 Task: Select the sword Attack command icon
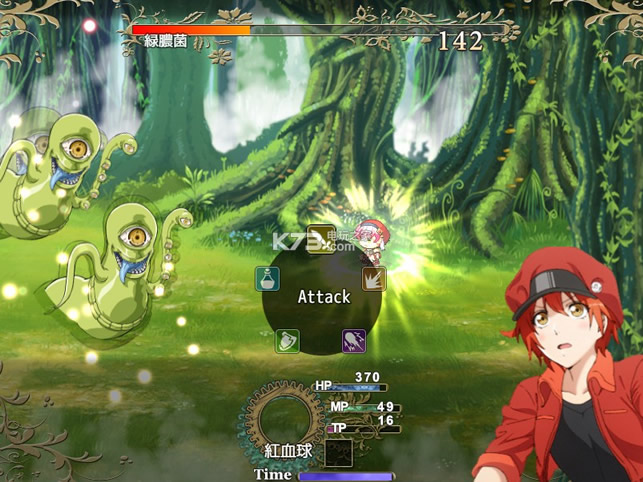click(320, 238)
